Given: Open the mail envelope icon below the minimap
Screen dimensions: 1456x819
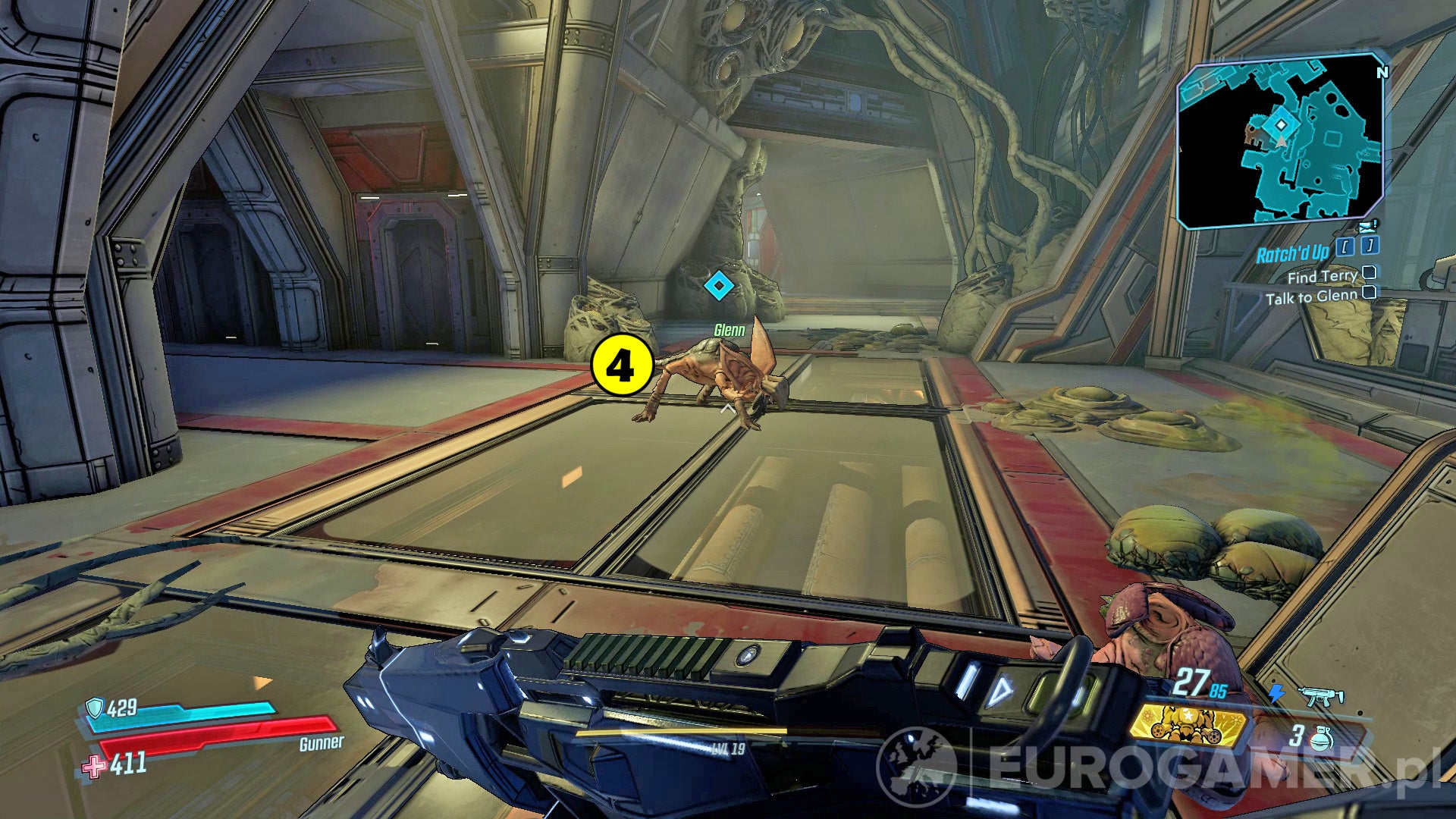Looking at the screenshot, I should 1365,227.
